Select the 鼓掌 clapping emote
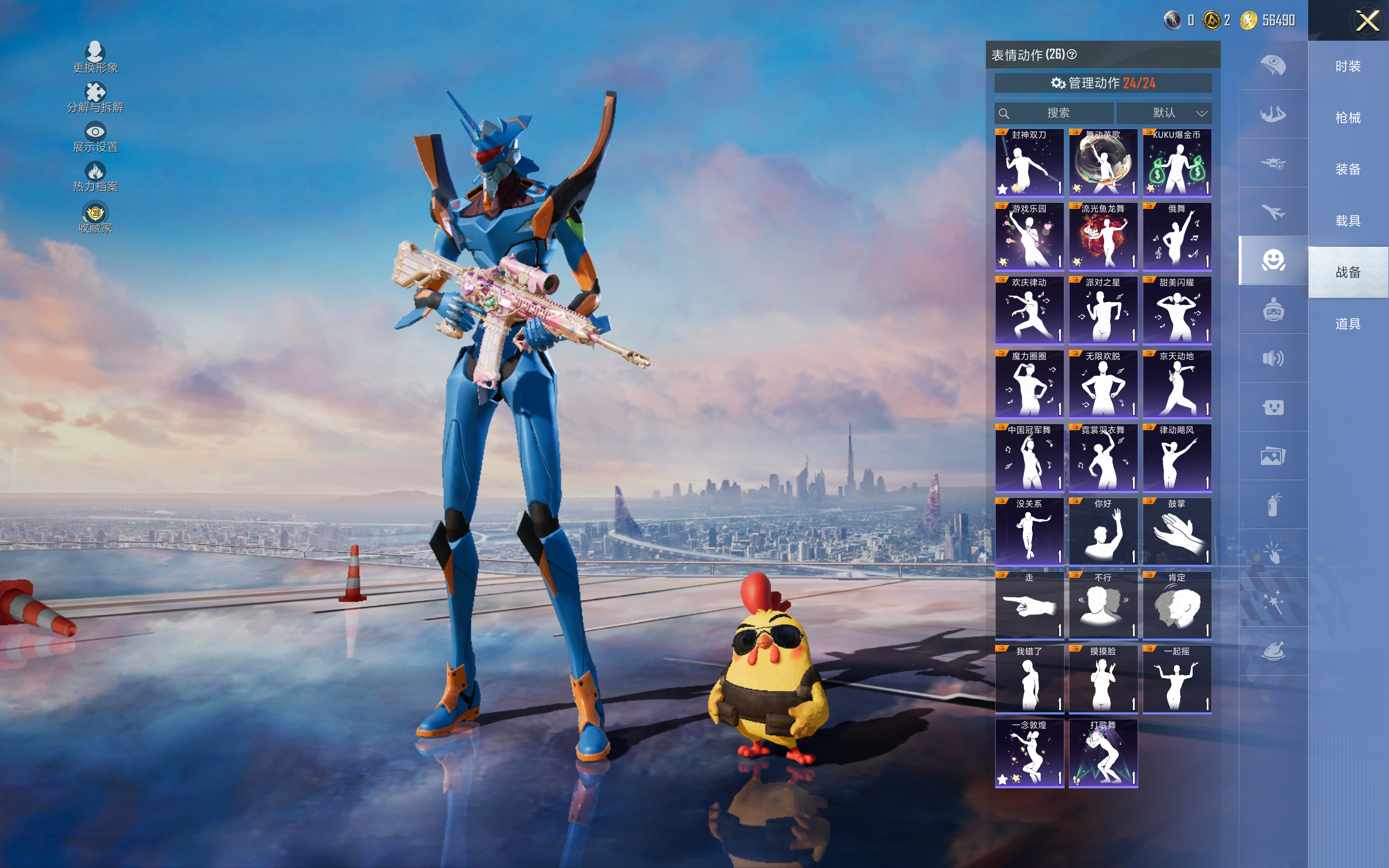The width and height of the screenshot is (1389, 868). tap(1177, 532)
